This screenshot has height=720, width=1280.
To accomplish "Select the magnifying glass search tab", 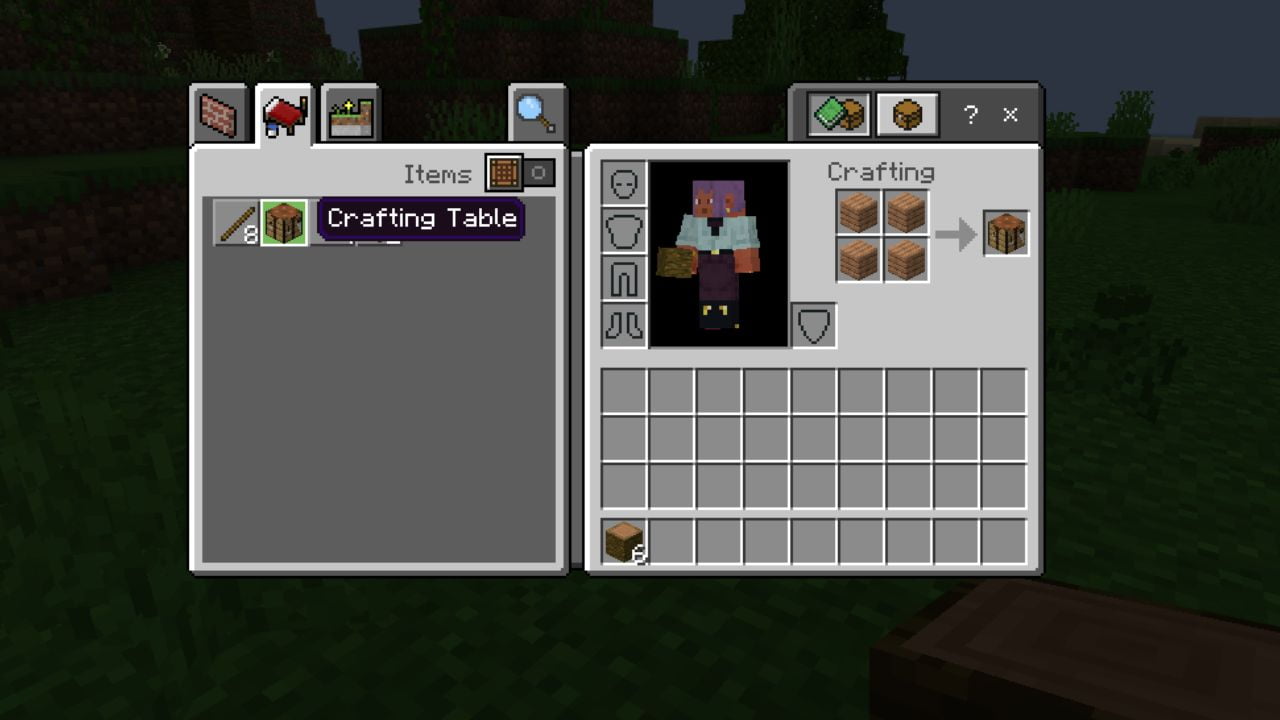I will pyautogui.click(x=537, y=110).
